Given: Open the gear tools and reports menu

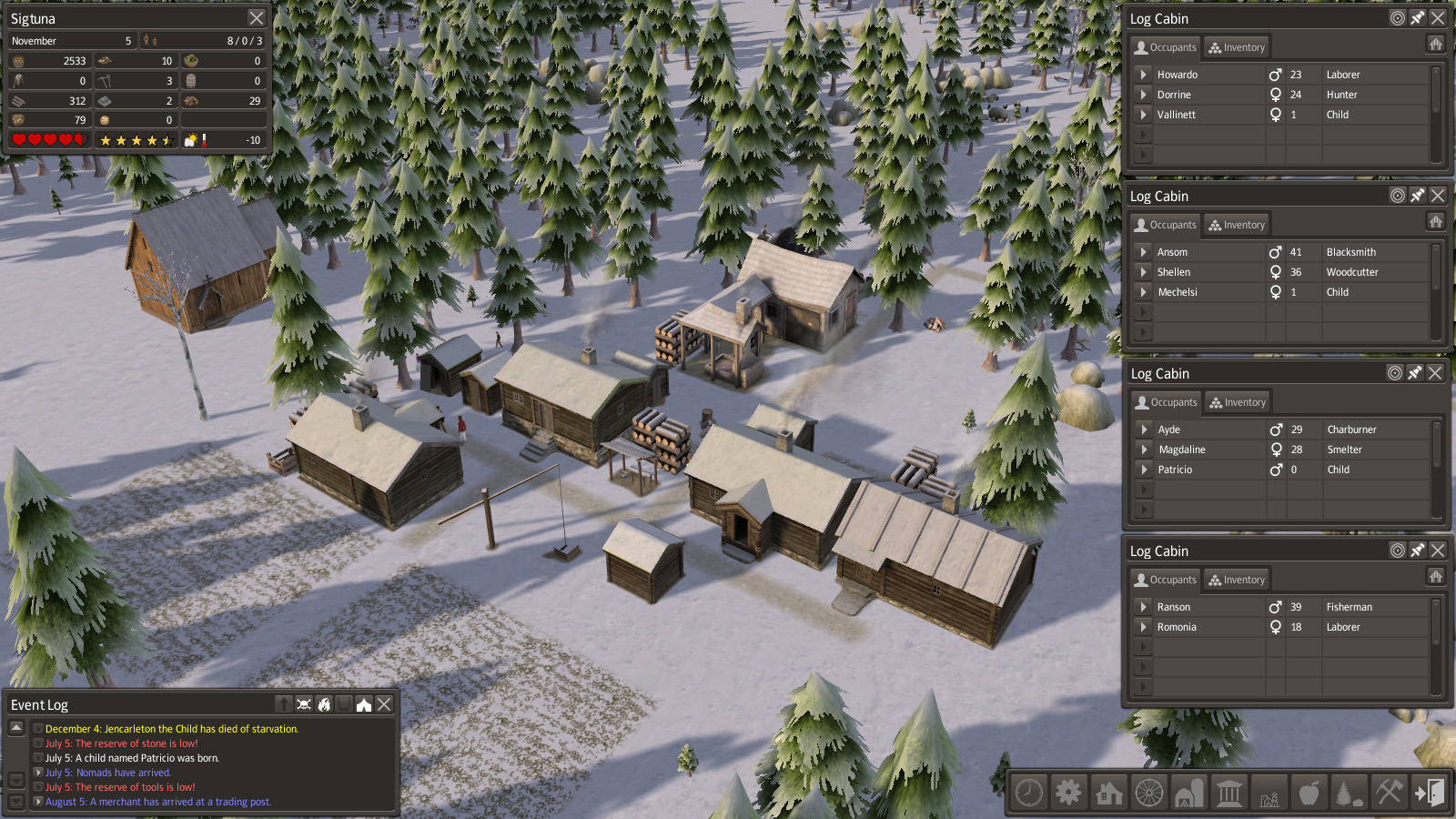Looking at the screenshot, I should (x=1068, y=793).
